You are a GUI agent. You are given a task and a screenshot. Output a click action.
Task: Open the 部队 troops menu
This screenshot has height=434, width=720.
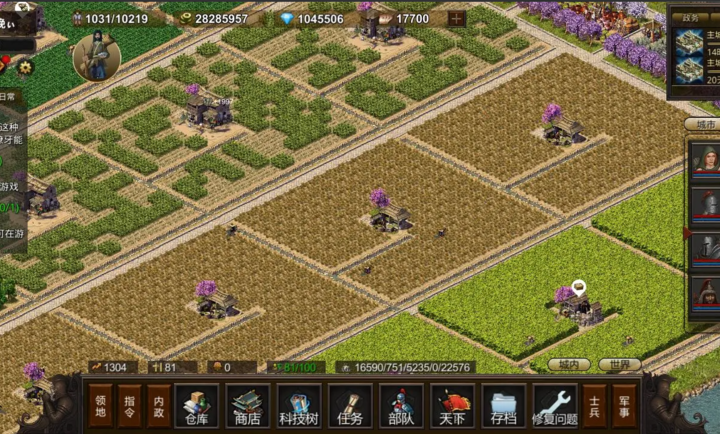coord(401,405)
